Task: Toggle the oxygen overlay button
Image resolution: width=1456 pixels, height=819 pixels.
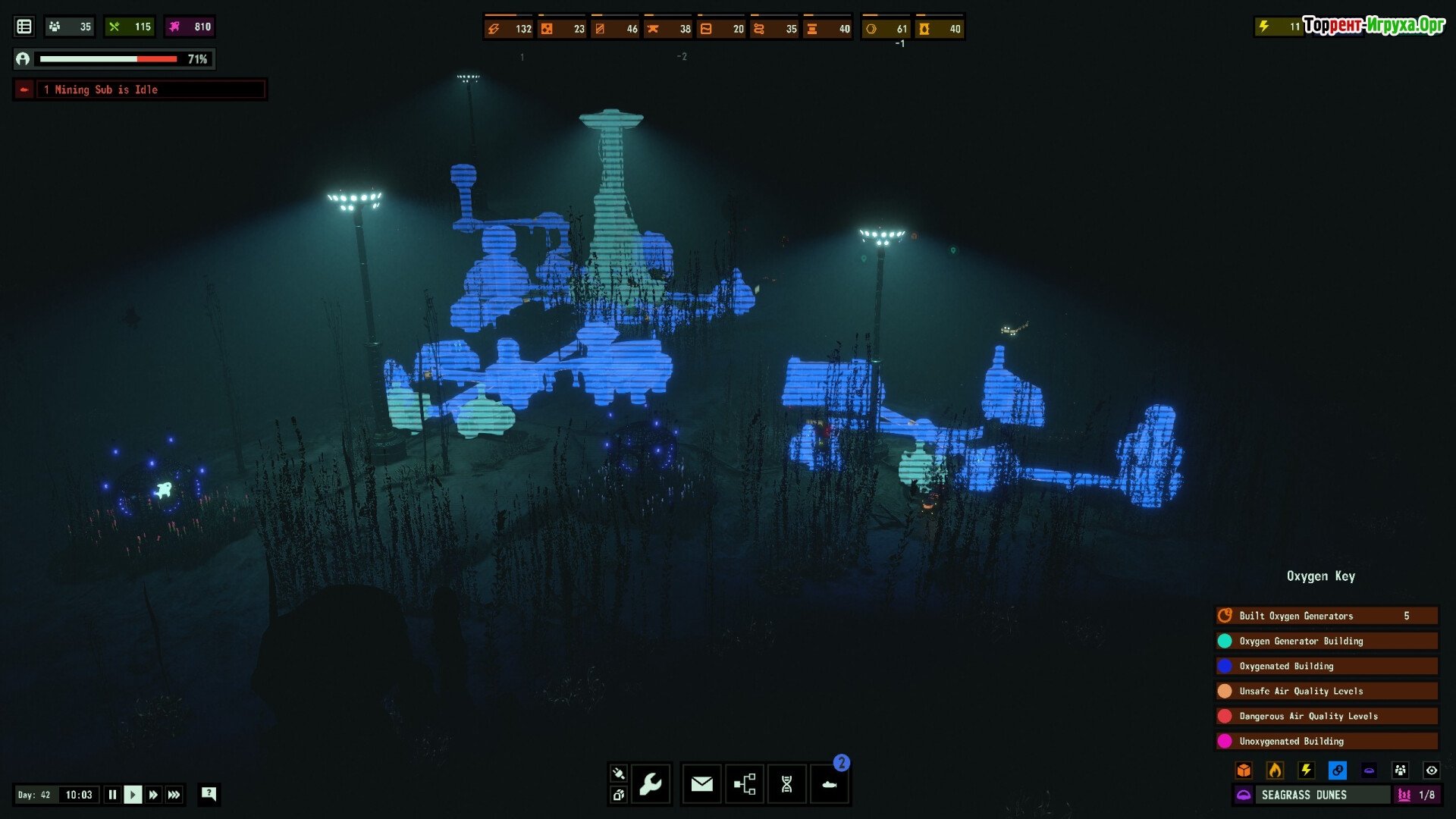Action: [1337, 770]
